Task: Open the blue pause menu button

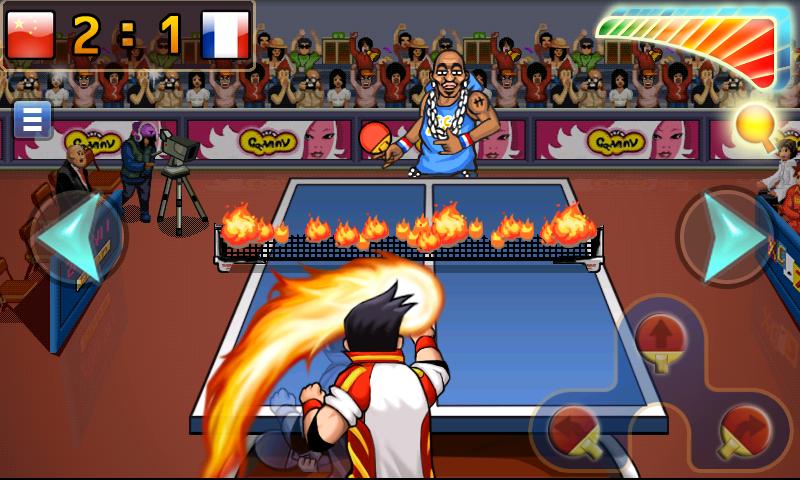Action: pyautogui.click(x=32, y=120)
